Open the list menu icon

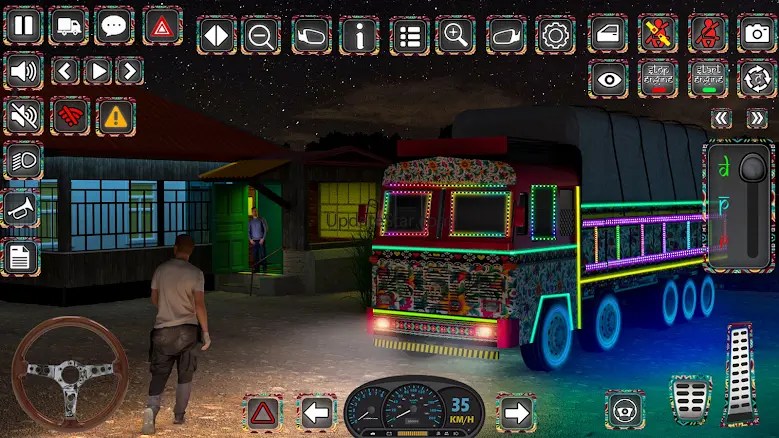pos(407,36)
